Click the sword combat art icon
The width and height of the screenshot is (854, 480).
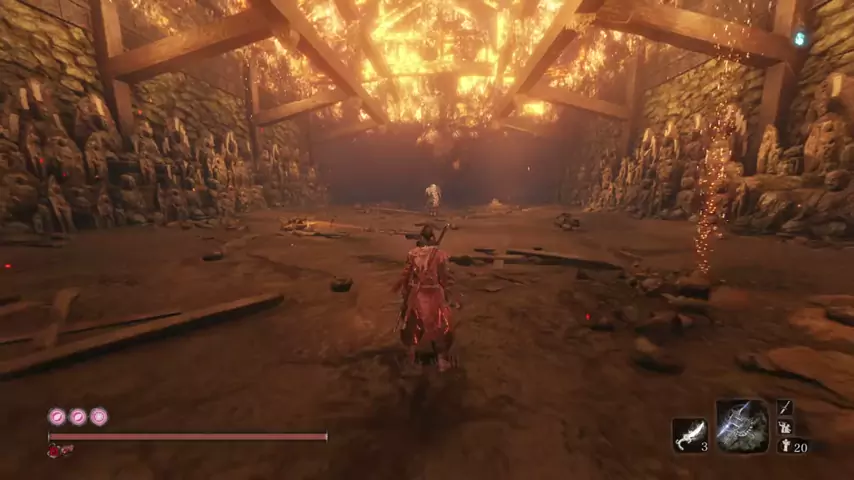click(x=785, y=408)
